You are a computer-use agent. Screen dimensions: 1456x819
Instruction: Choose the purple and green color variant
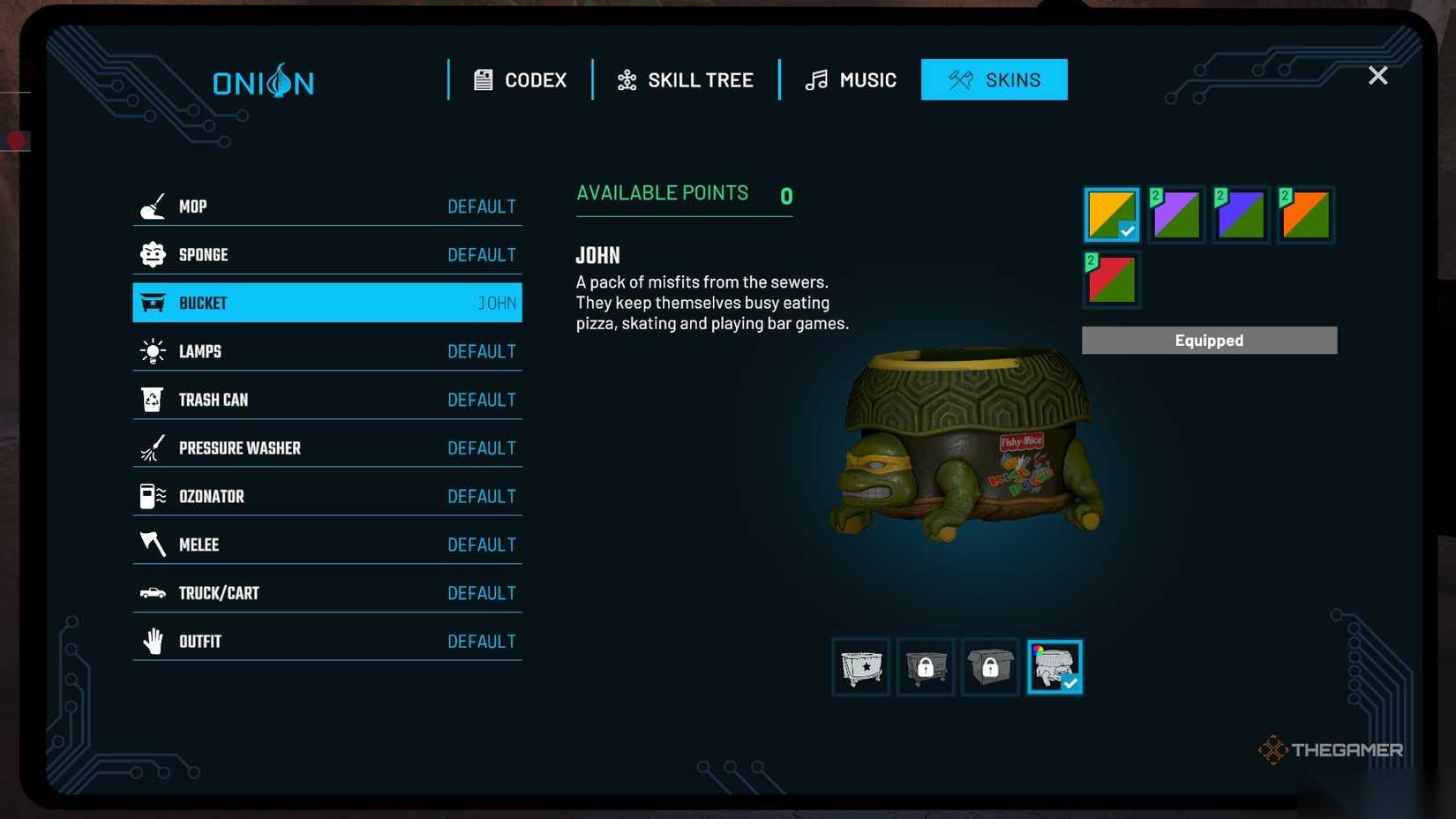tap(1176, 214)
